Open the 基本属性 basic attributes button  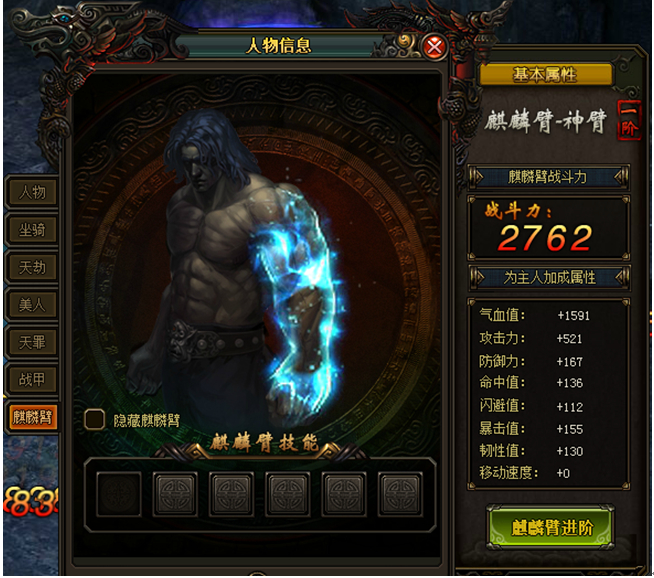(x=546, y=75)
